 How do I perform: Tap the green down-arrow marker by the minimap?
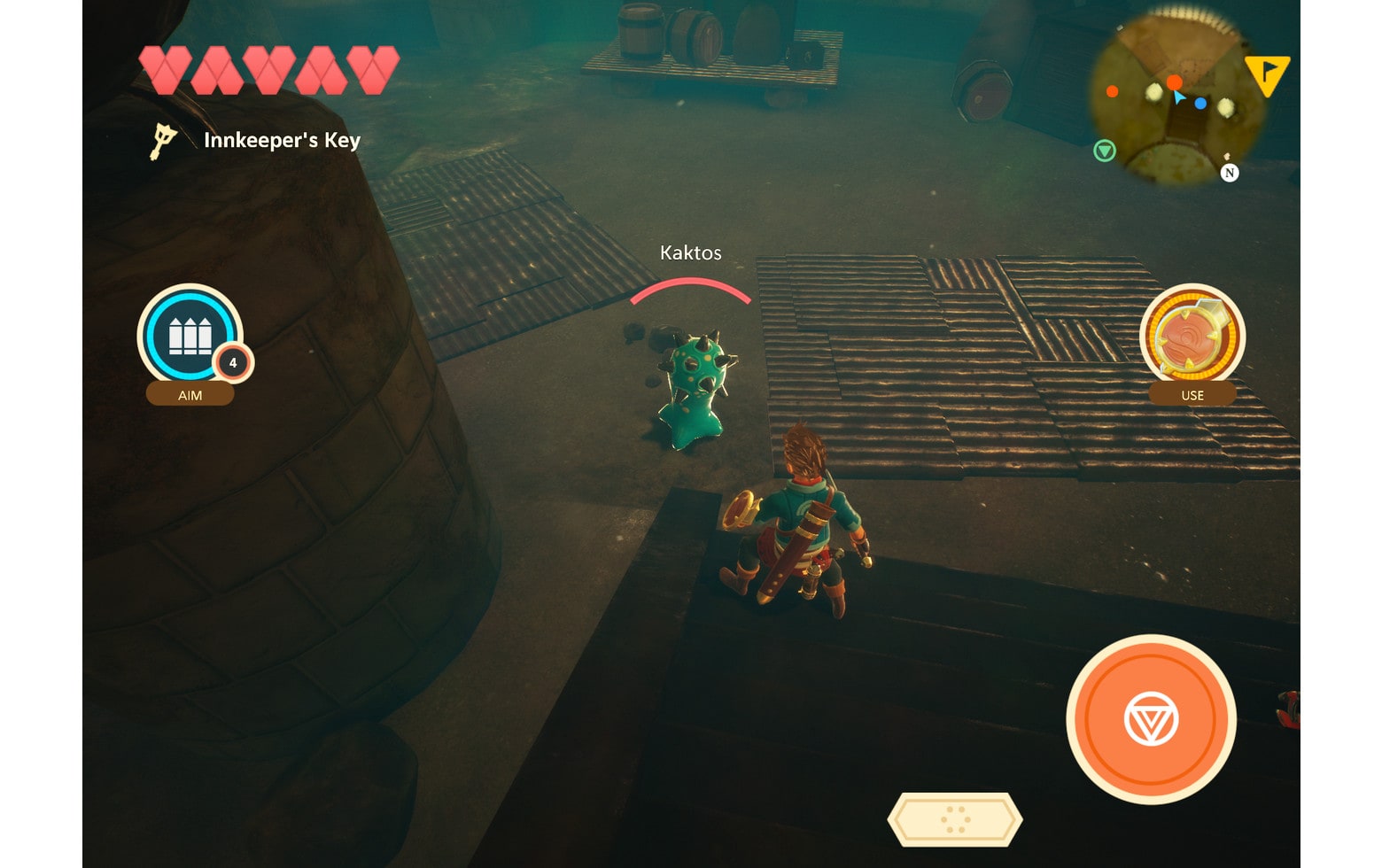tap(1104, 151)
